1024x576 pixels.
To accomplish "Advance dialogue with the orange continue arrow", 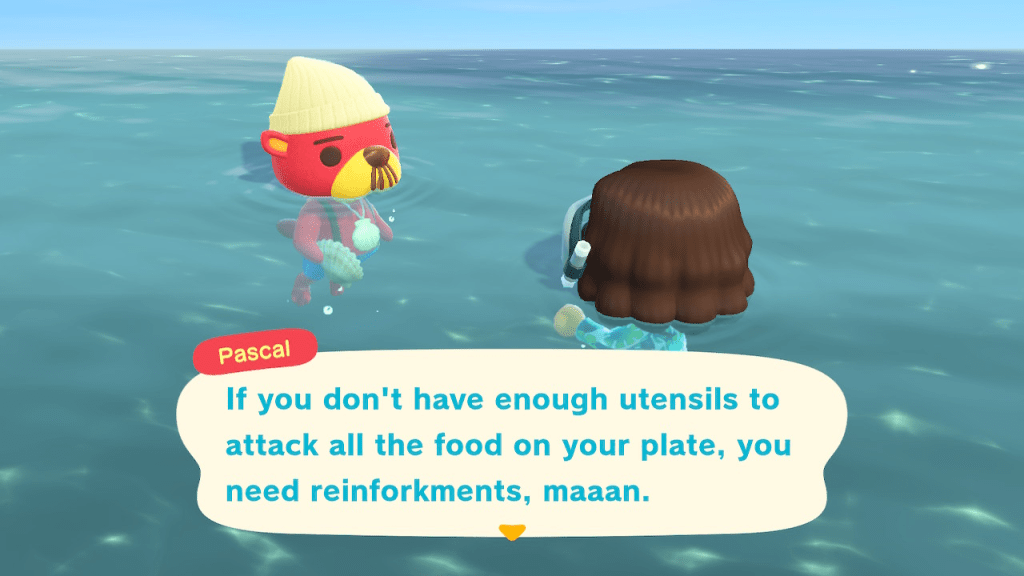I will 511,532.
